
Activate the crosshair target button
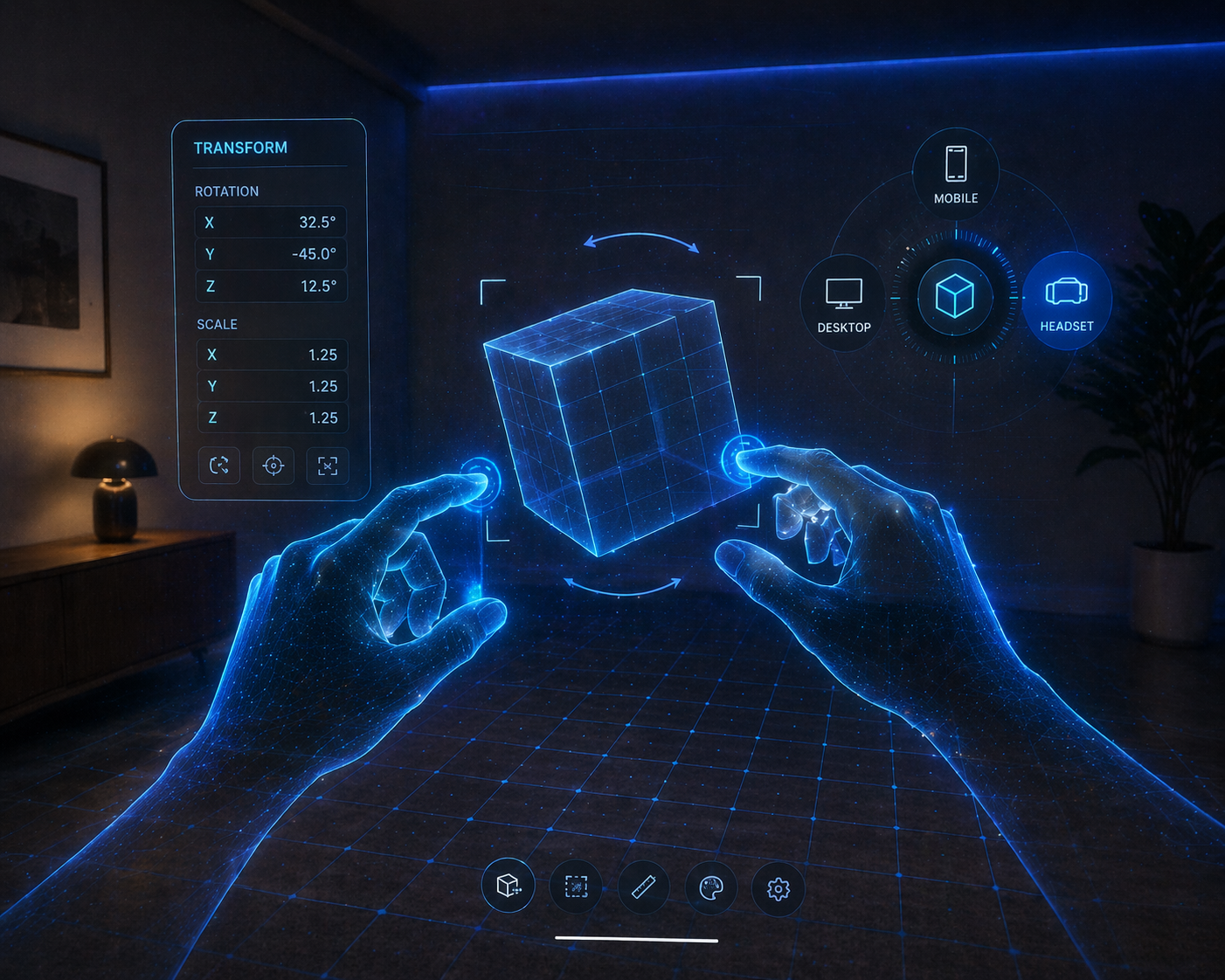[x=273, y=466]
